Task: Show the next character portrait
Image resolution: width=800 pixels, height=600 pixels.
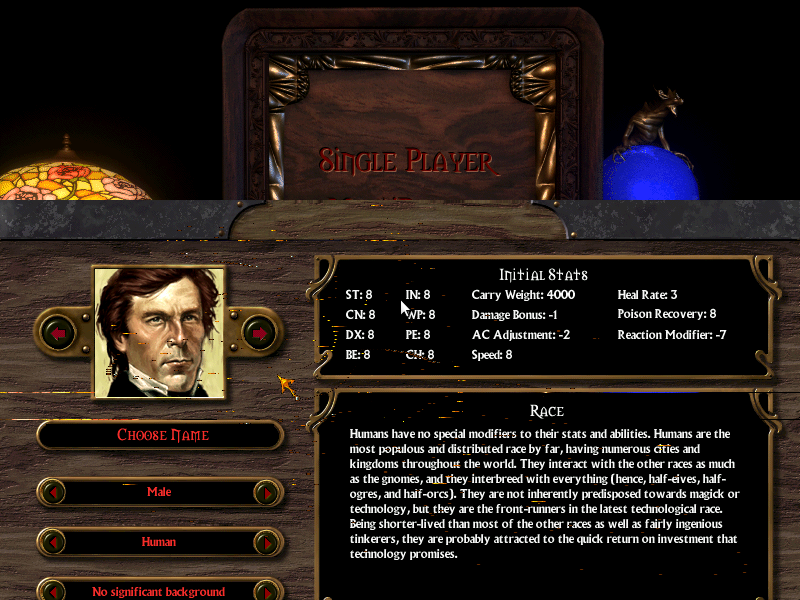Action: coord(260,332)
